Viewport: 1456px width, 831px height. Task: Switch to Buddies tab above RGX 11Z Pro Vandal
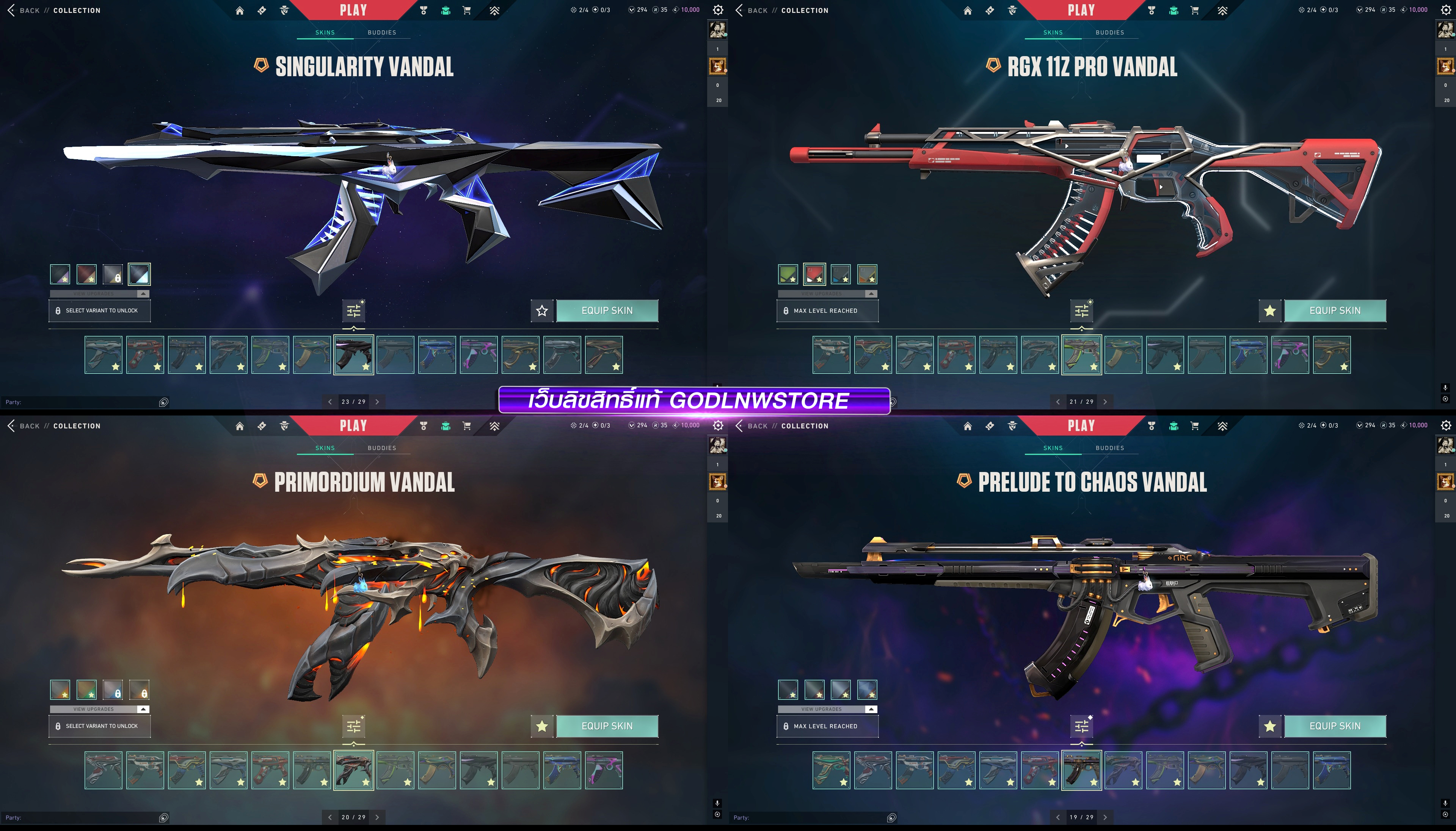[1109, 33]
